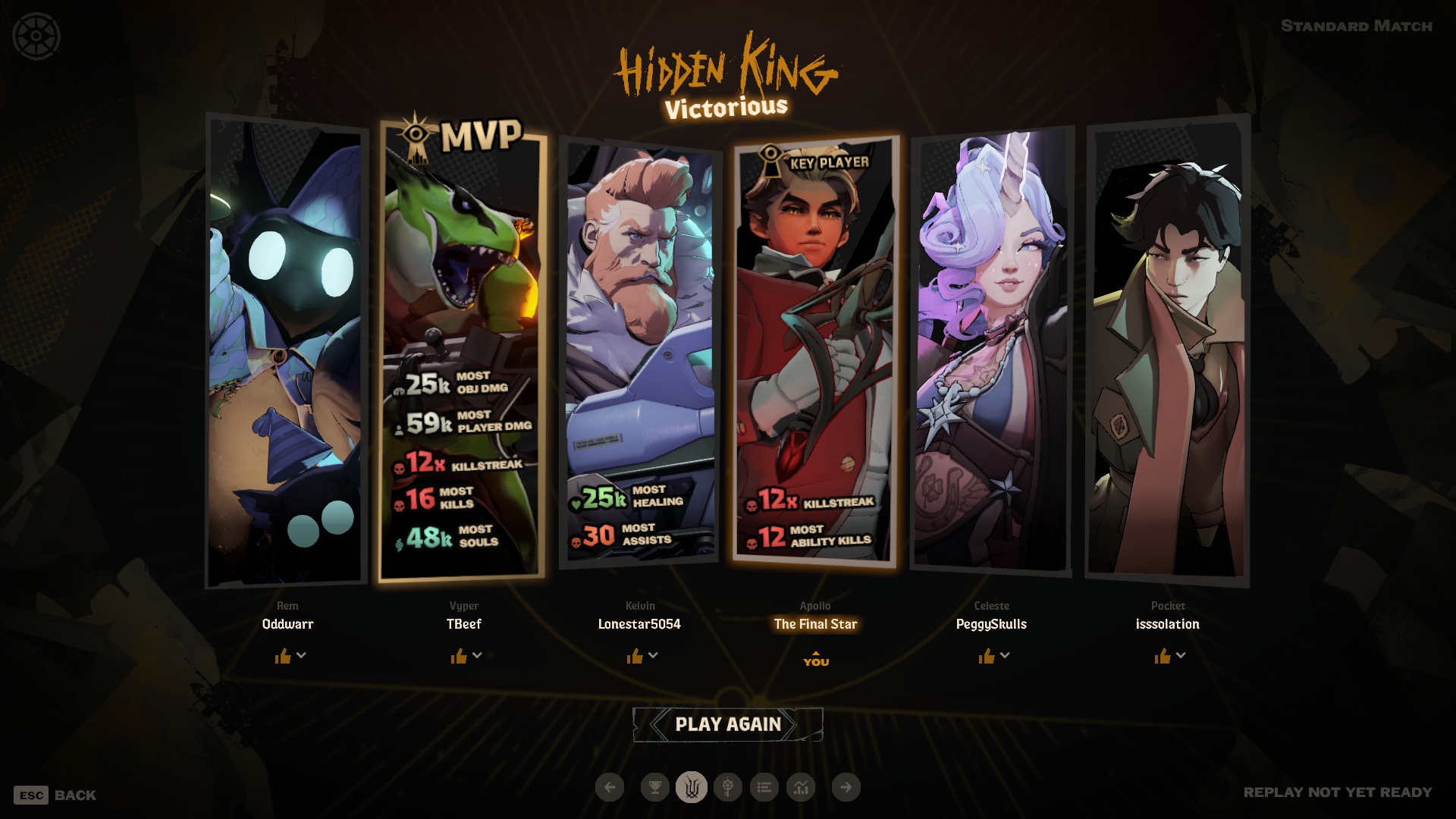The width and height of the screenshot is (1456, 819).
Task: Commend isssolation with the thumbs-up icon
Action: (x=1163, y=656)
